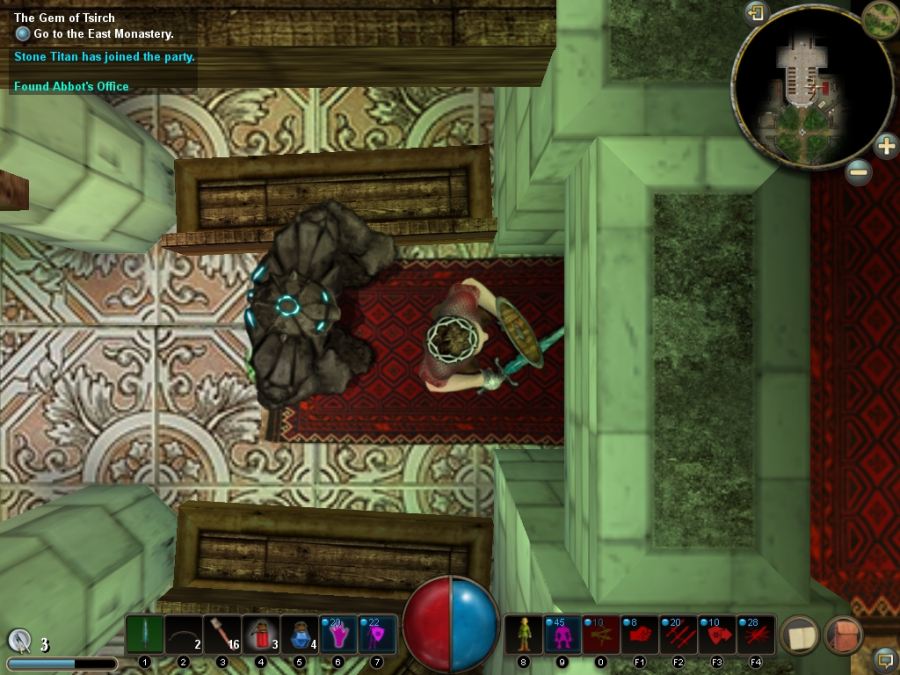
Task: Click the exit door icon beside the minimap
Action: pyautogui.click(x=755, y=12)
